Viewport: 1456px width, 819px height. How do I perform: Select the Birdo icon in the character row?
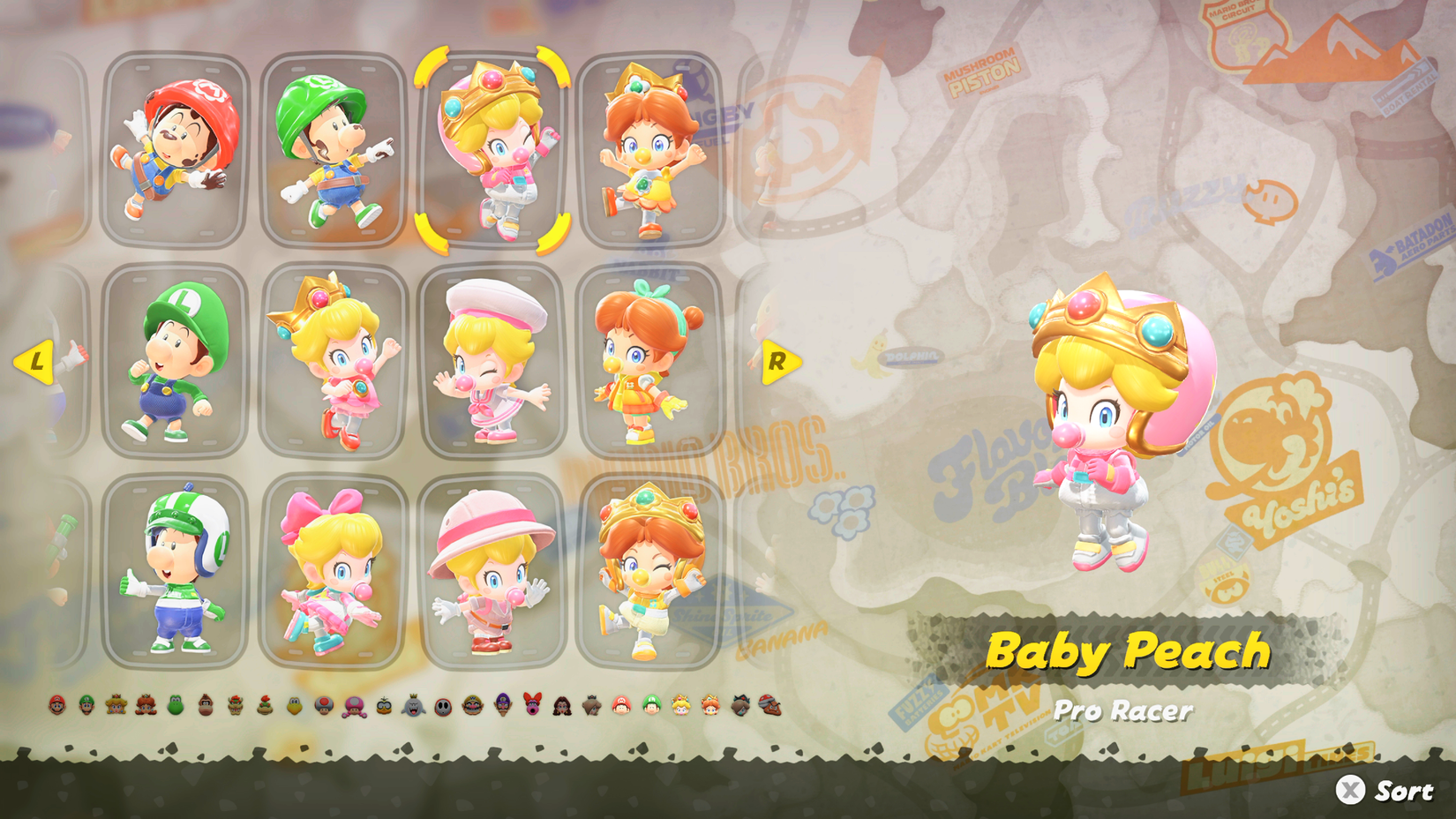click(533, 706)
